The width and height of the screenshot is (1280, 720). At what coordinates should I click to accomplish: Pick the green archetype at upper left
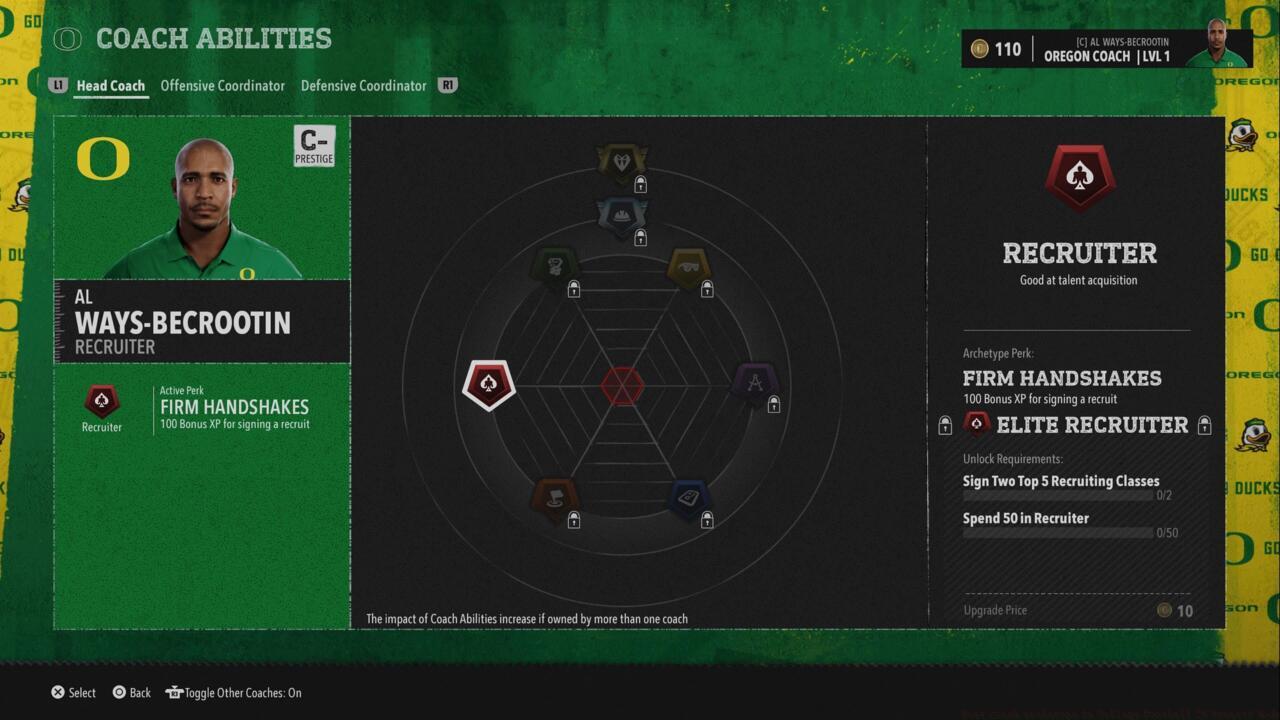tap(555, 267)
